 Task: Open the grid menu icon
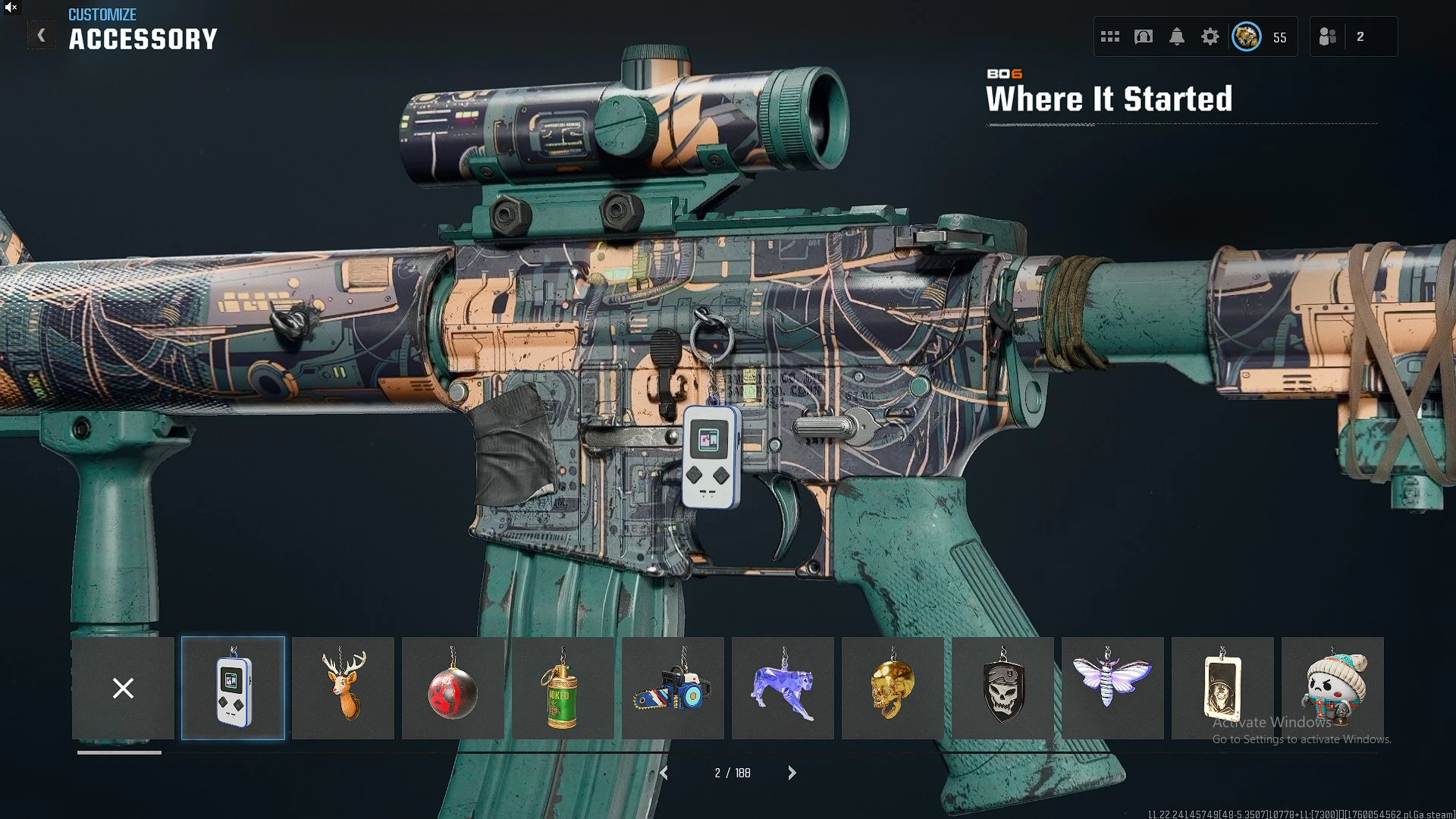point(1110,36)
